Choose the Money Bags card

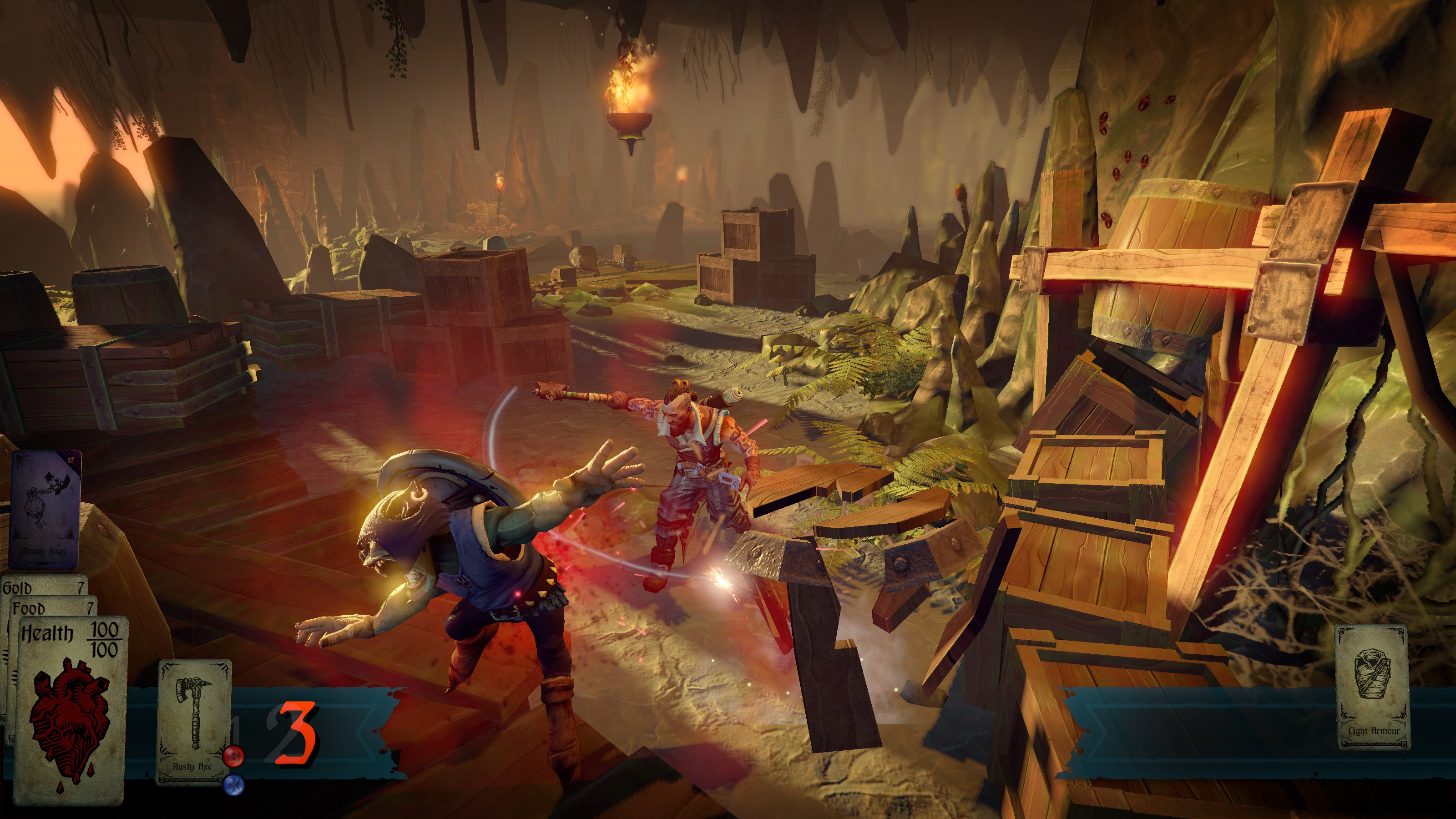(x=44, y=509)
